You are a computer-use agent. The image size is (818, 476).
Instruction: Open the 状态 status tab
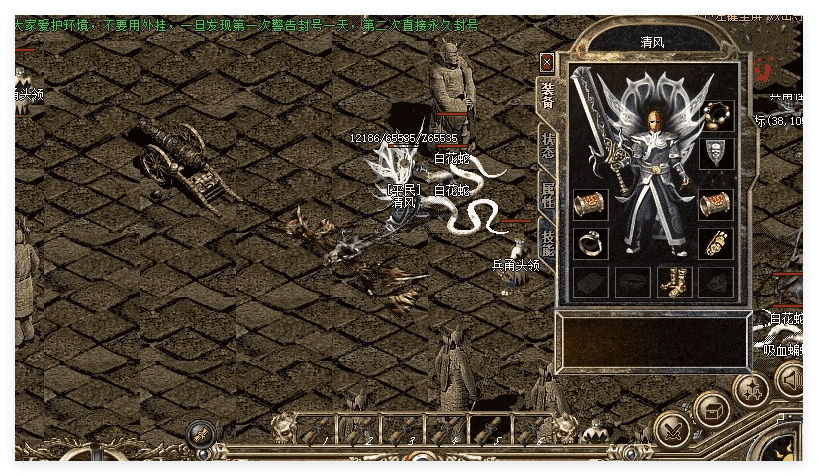[x=548, y=147]
